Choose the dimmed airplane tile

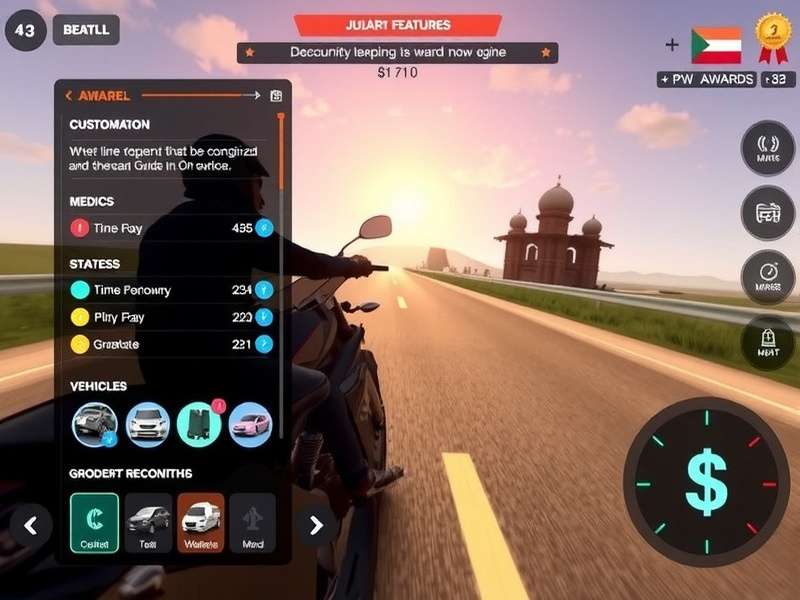(x=252, y=522)
